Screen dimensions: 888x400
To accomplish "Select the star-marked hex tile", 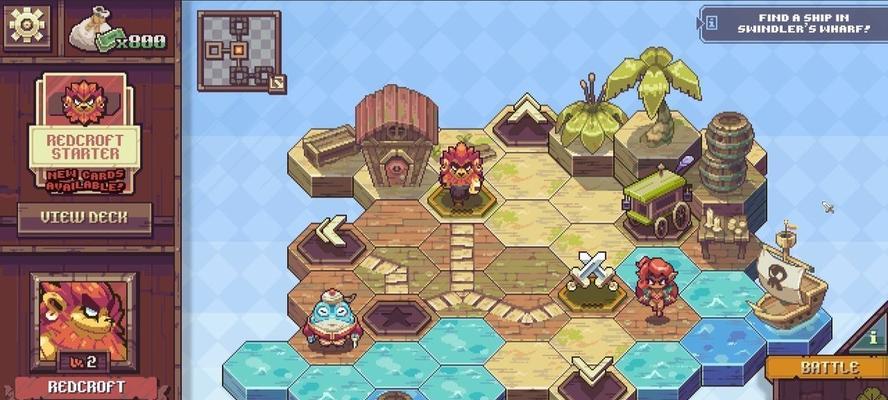I will (397, 316).
